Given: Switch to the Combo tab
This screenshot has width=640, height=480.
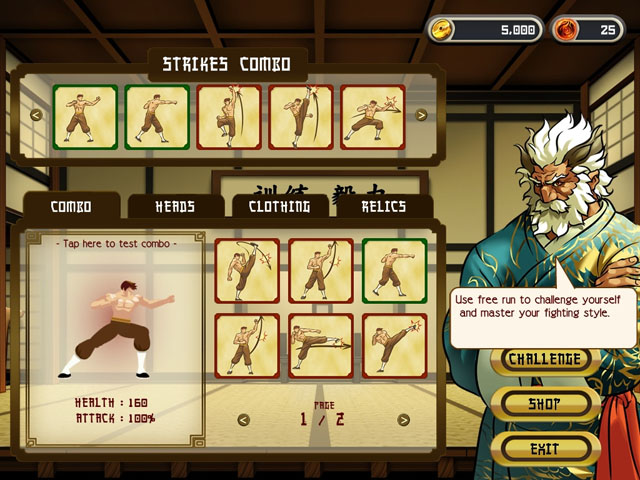Looking at the screenshot, I should pos(71,207).
